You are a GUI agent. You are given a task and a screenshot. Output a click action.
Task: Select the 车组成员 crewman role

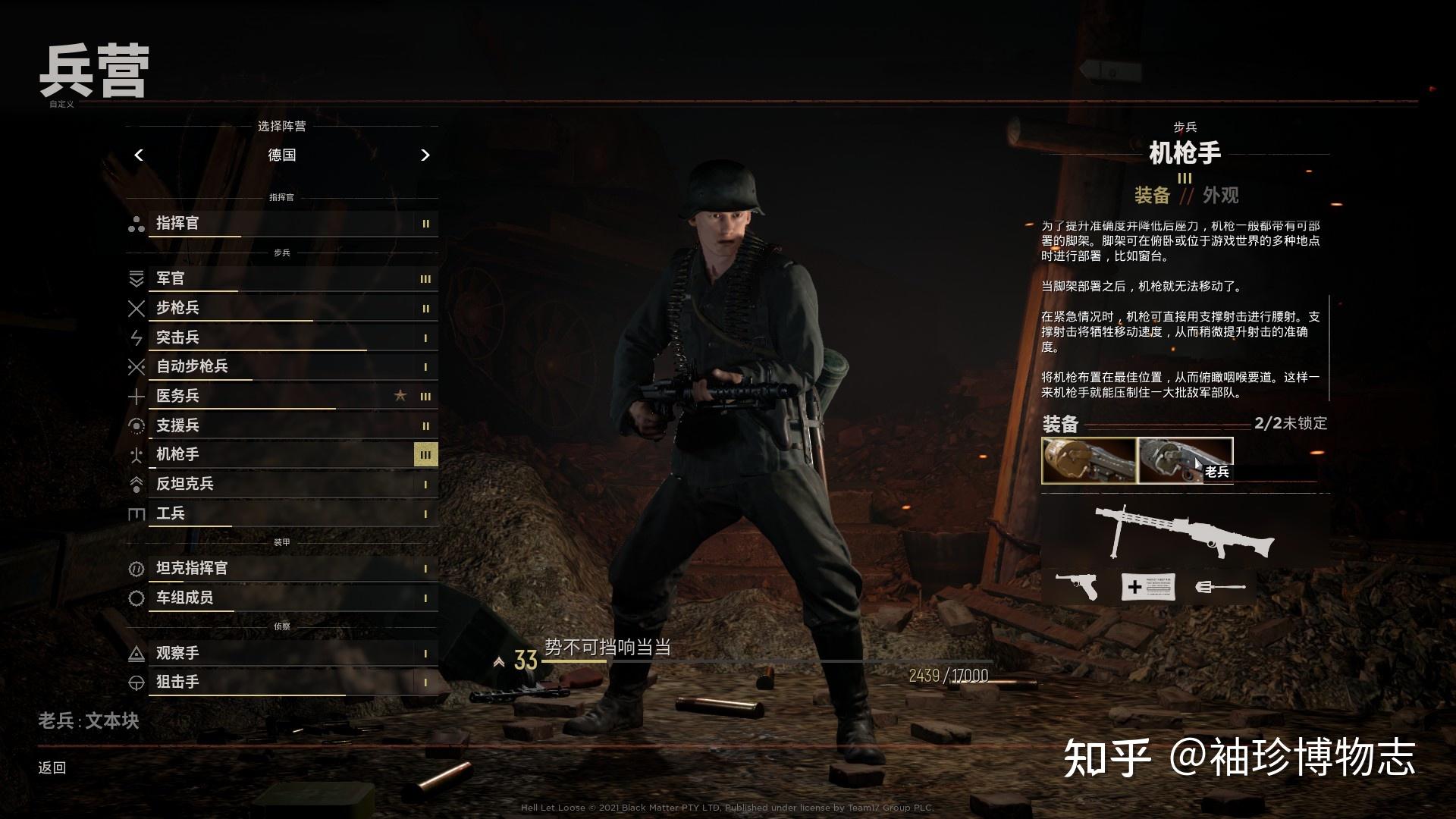point(137,598)
